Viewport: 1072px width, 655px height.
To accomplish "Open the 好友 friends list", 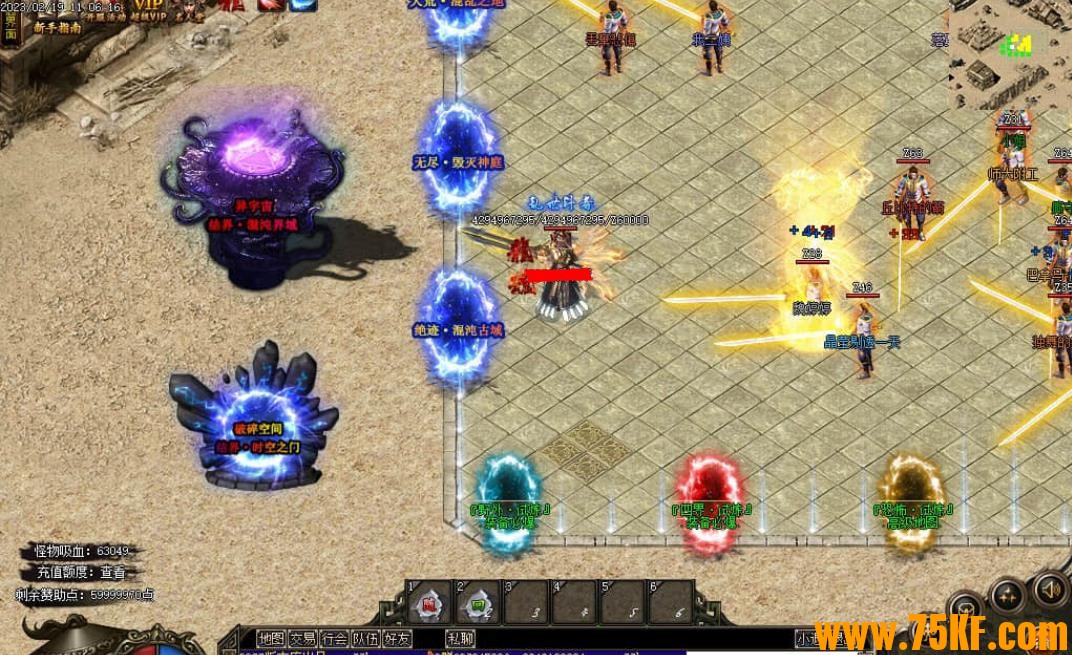I will coord(397,638).
